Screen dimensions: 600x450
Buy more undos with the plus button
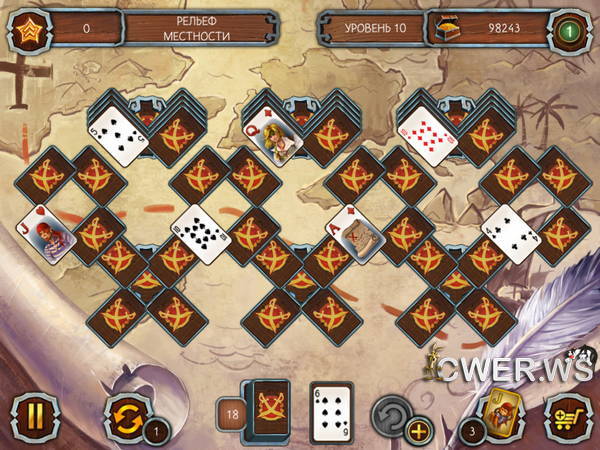pos(418,432)
